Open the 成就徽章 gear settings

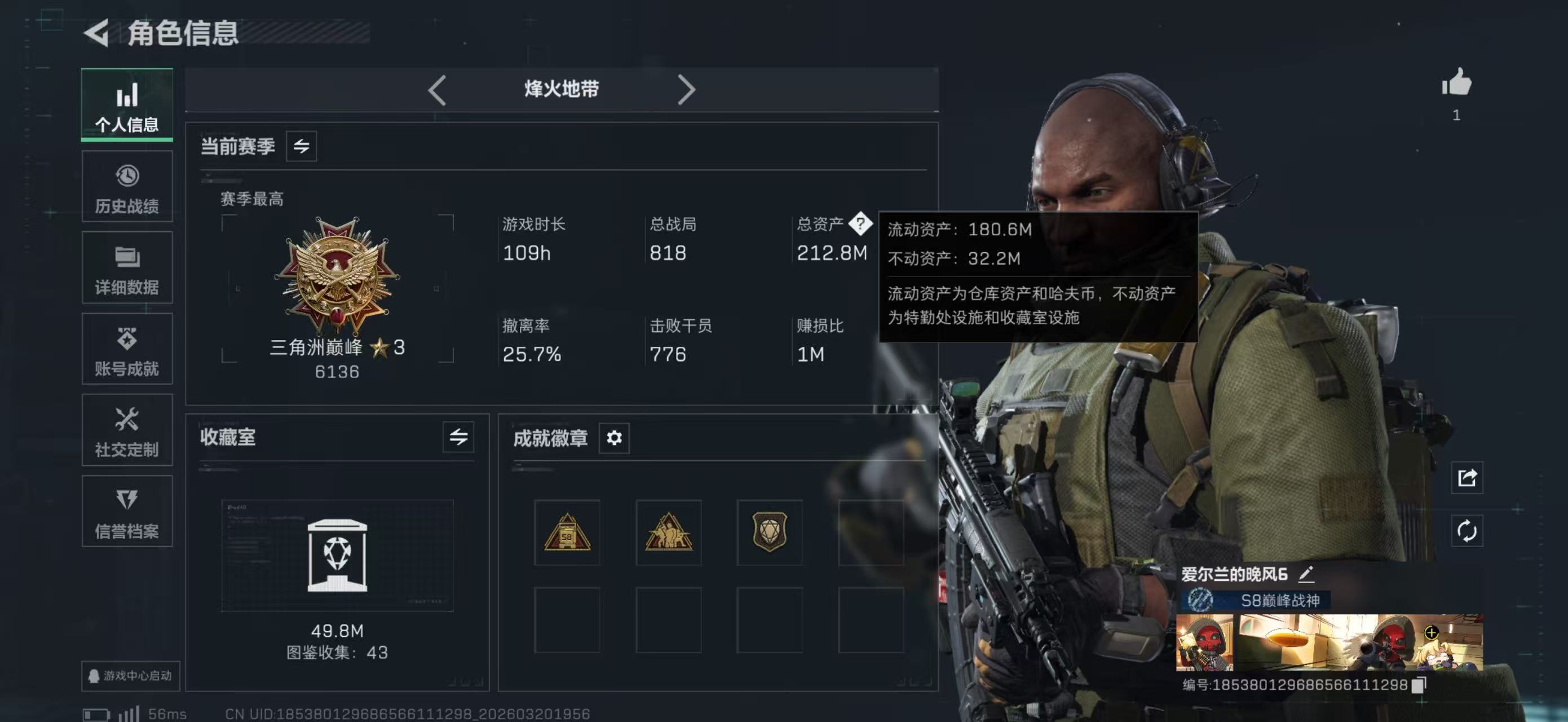pos(613,438)
